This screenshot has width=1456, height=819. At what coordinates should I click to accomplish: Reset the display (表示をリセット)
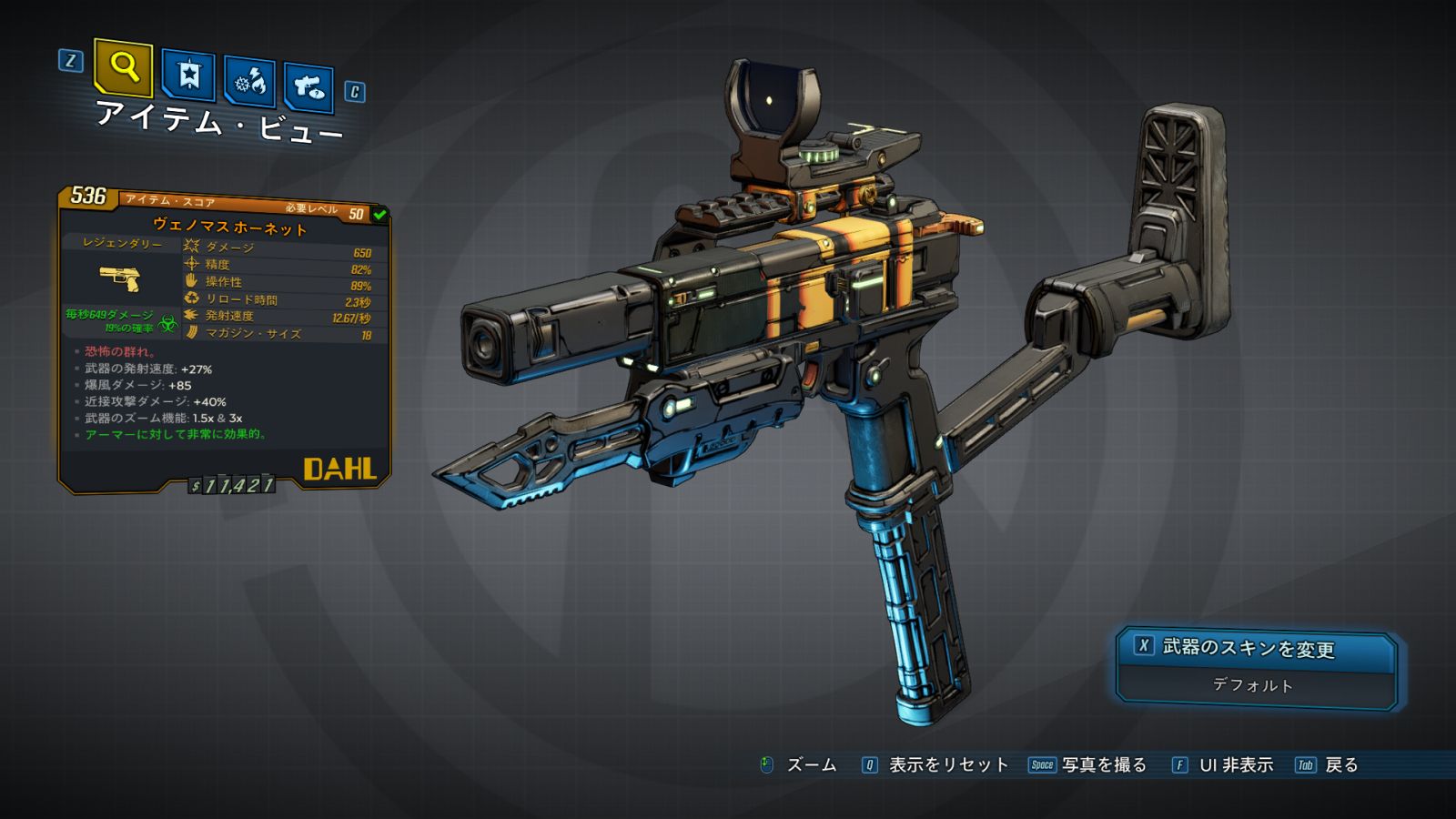[937, 765]
